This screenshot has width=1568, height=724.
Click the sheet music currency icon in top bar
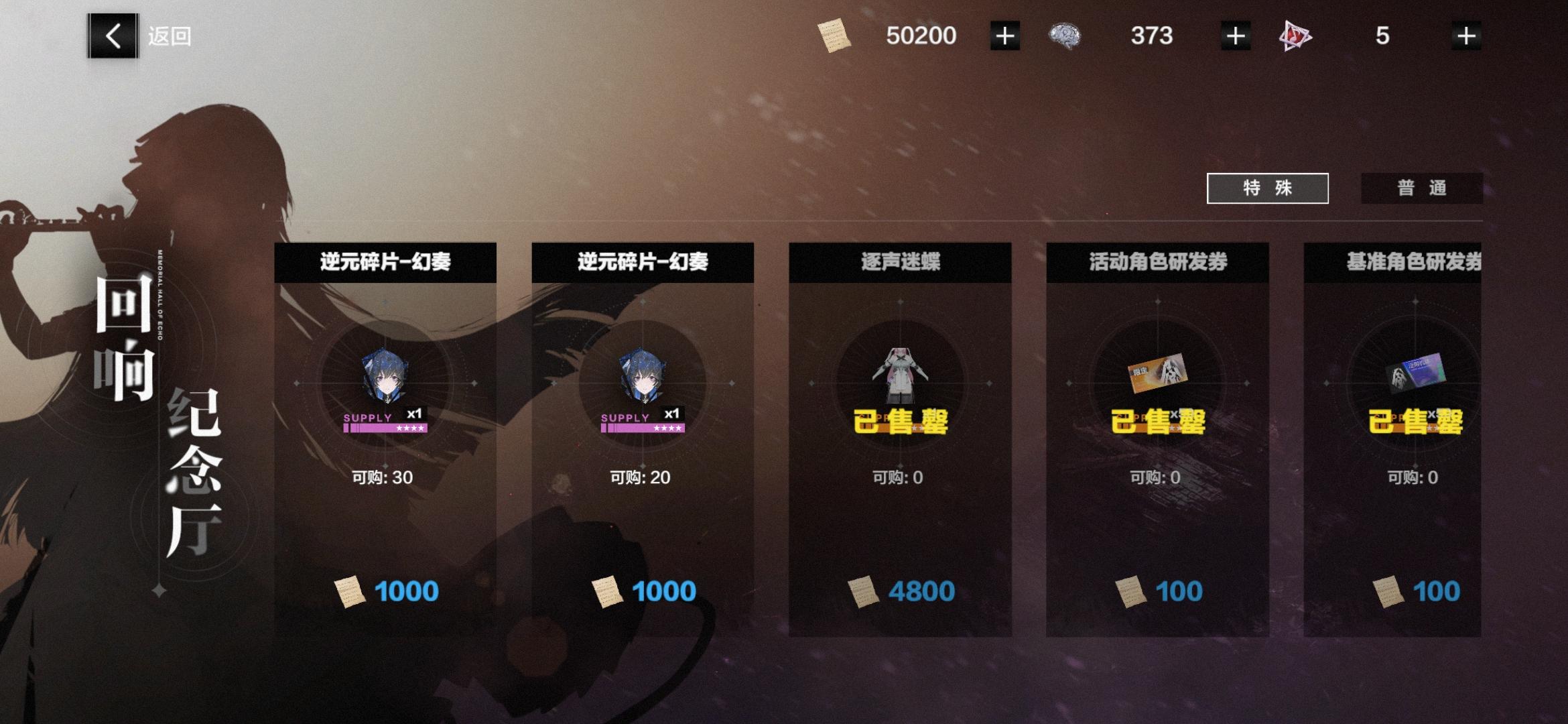tap(836, 37)
